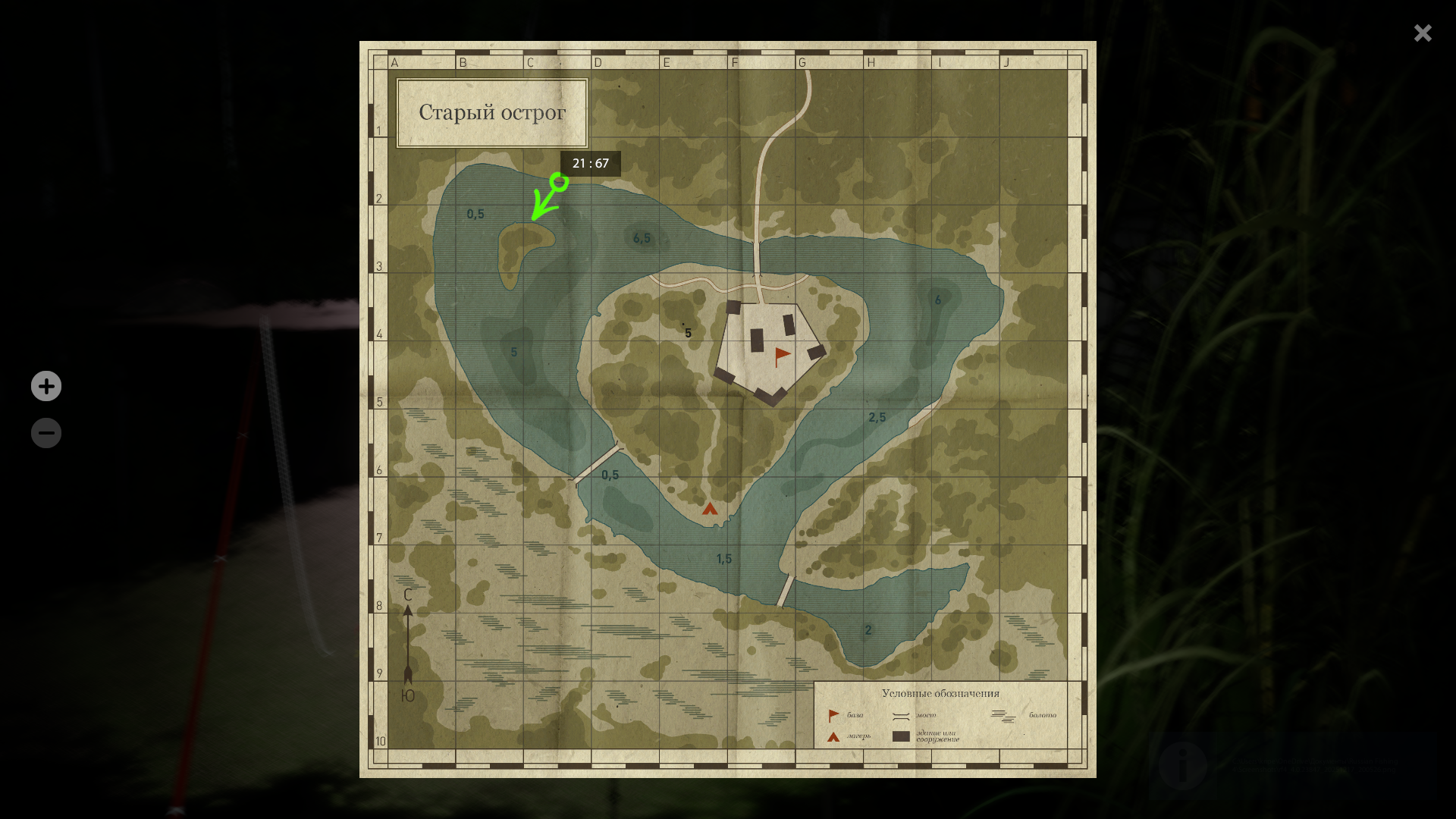Screen dimensions: 1456x819
Task: Zoom in using the plus button
Action: point(46,386)
